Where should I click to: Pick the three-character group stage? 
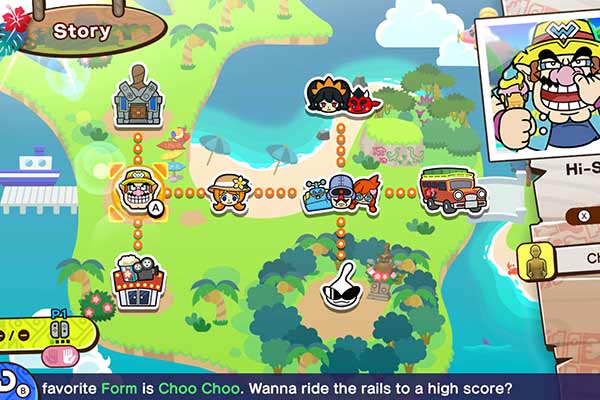(x=342, y=192)
